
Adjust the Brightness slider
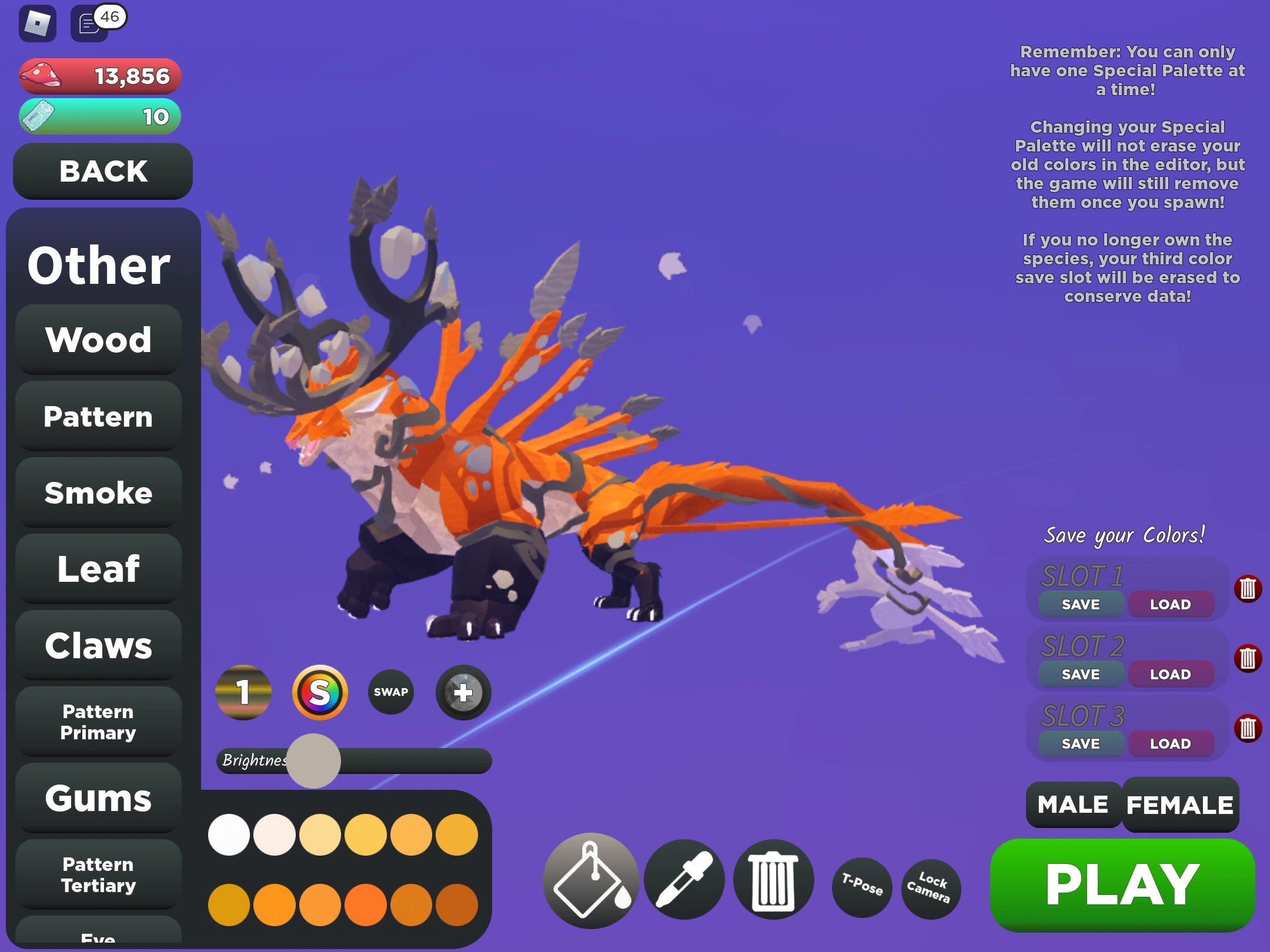point(313,760)
